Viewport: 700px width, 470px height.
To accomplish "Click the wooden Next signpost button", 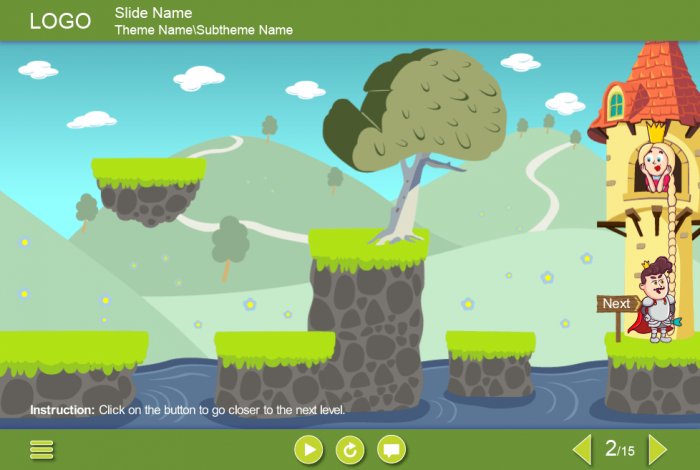I will tap(616, 304).
